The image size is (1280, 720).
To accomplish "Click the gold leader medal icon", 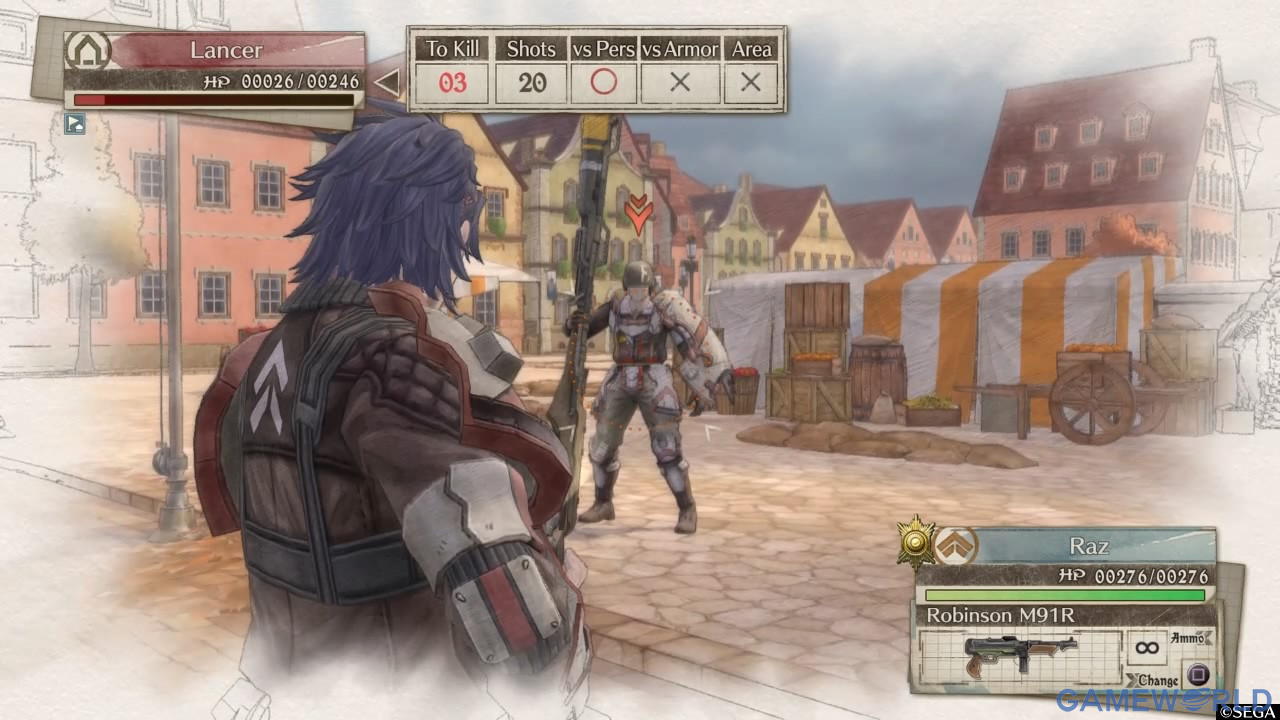I will (916, 541).
